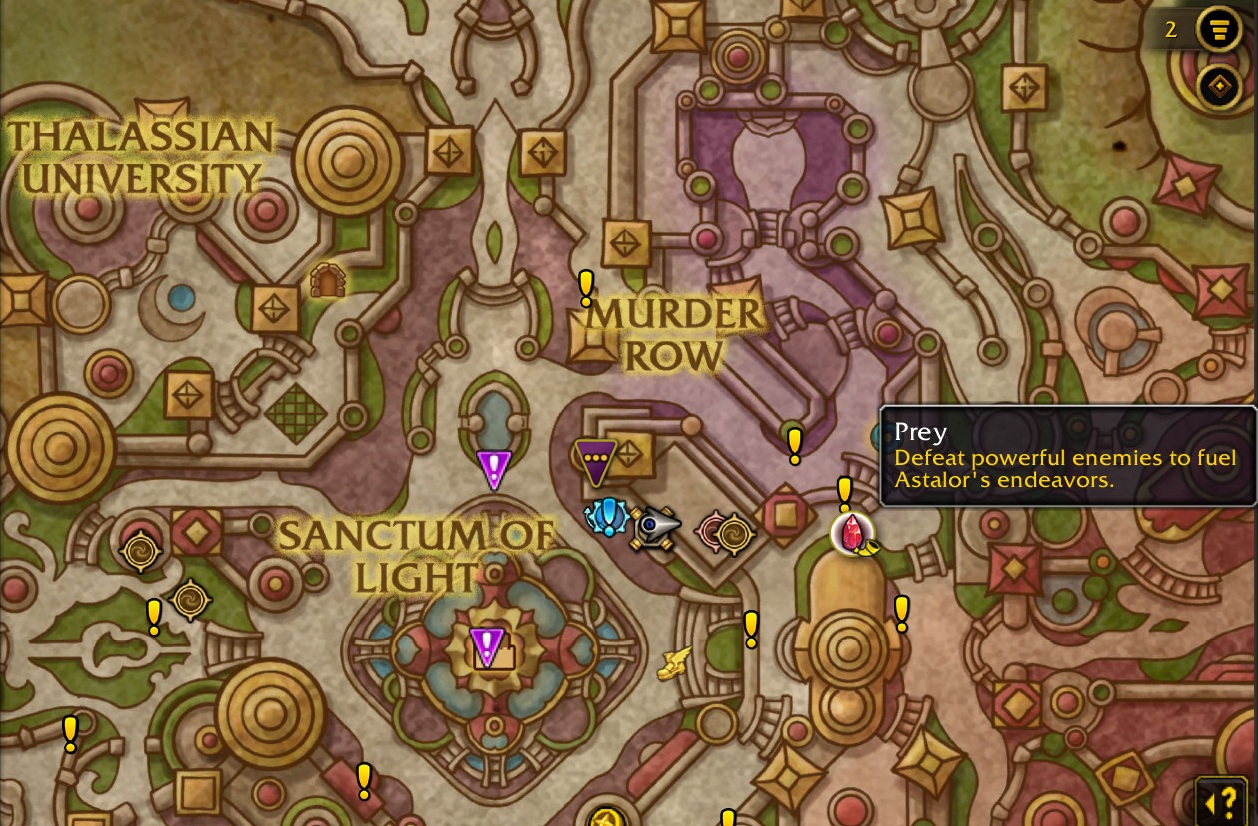The height and width of the screenshot is (826, 1258).
Task: Click the purple three-dot triangle marker
Action: (x=595, y=461)
